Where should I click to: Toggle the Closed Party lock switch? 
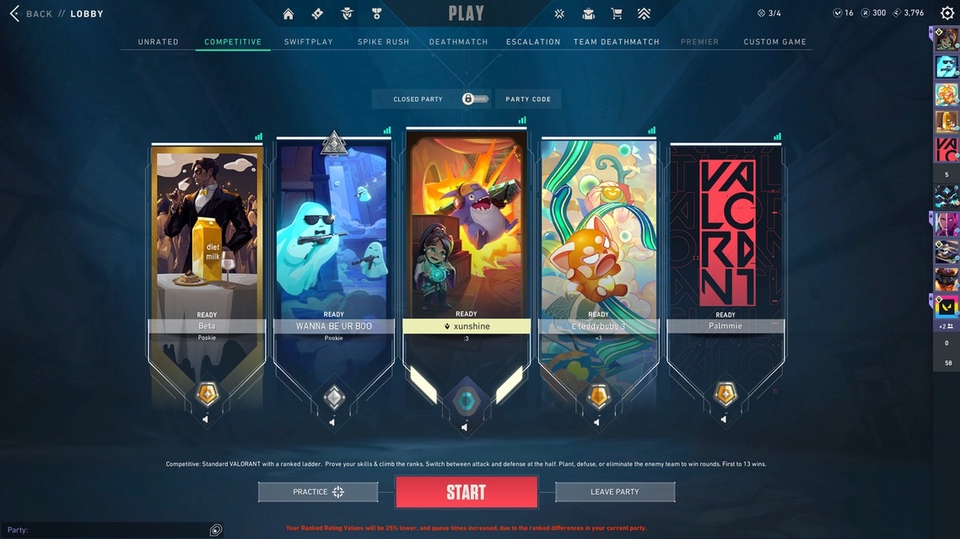point(475,99)
